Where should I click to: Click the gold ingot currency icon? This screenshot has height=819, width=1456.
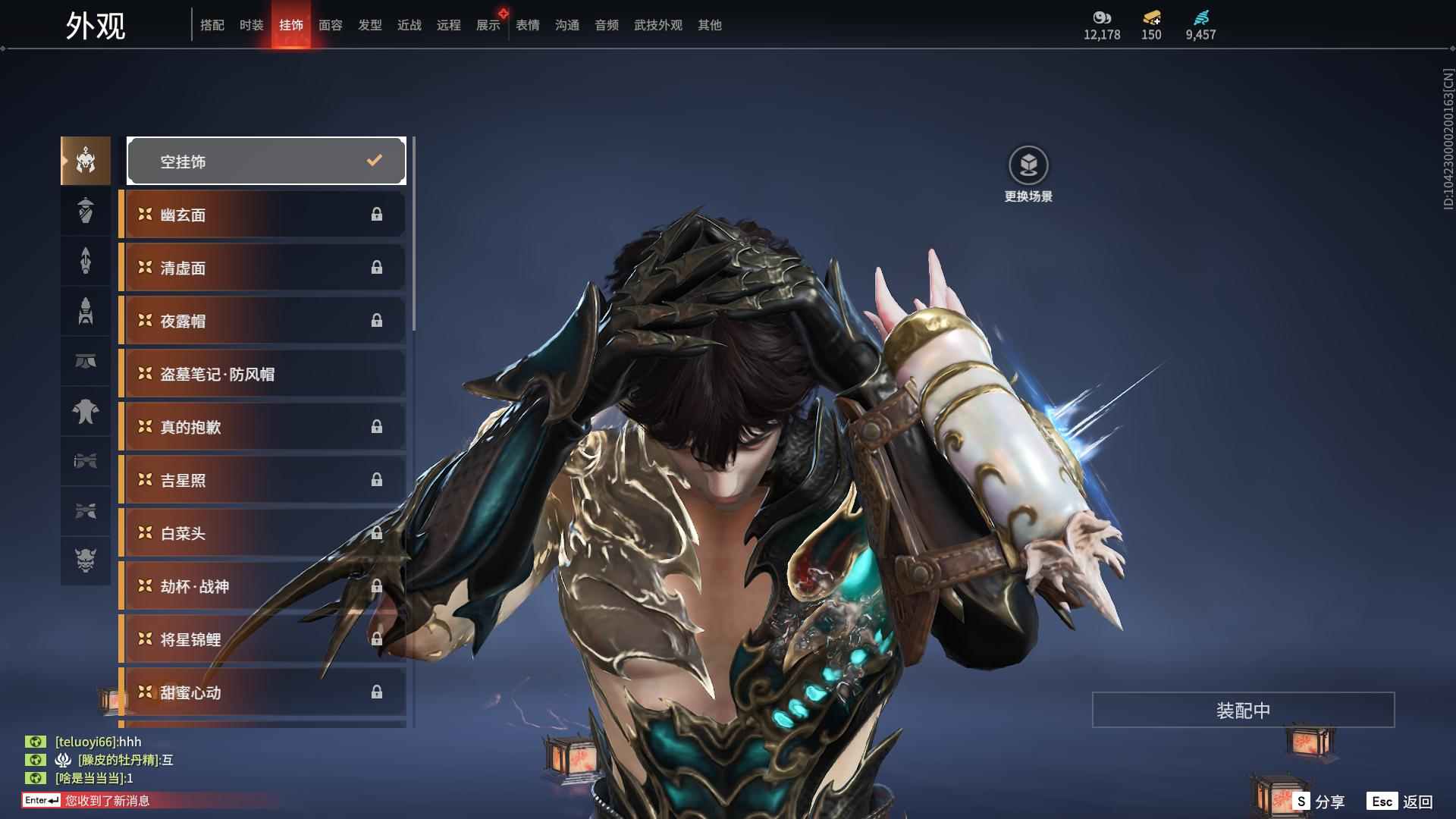pyautogui.click(x=1151, y=17)
